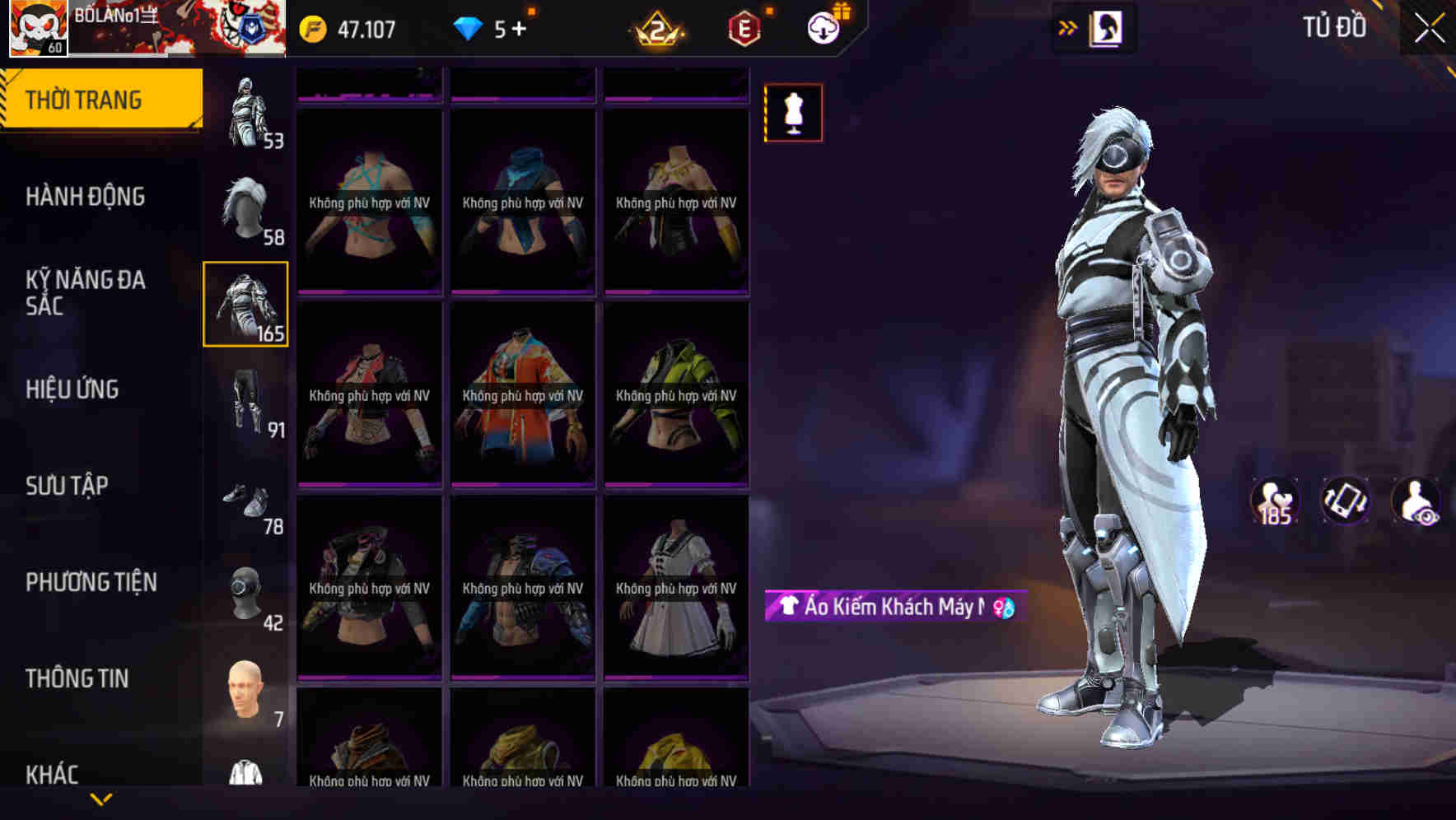The width and height of the screenshot is (1456, 820).
Task: Open the red hexagon E event badge
Action: coord(742,27)
